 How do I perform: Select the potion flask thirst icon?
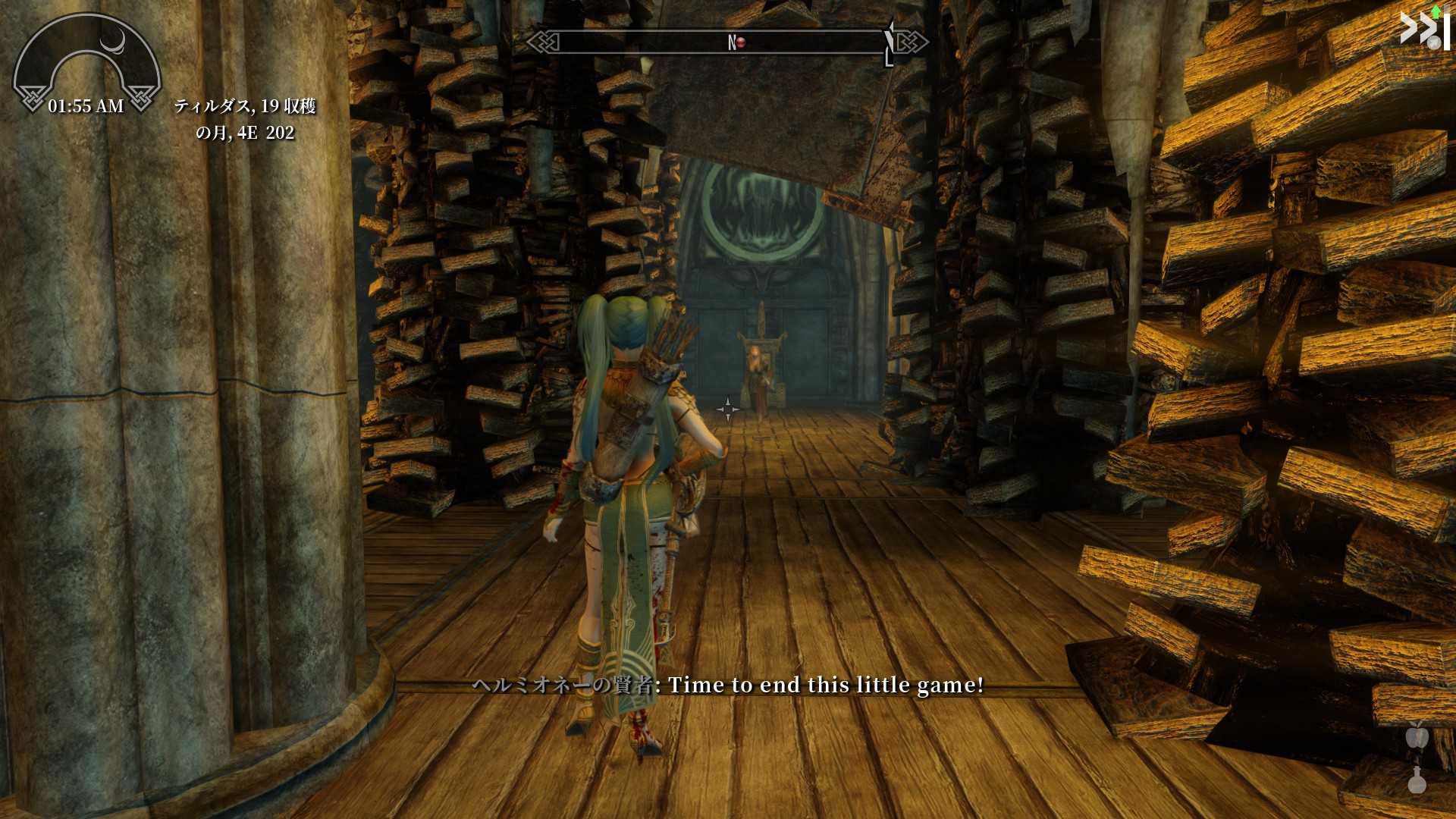click(1417, 780)
